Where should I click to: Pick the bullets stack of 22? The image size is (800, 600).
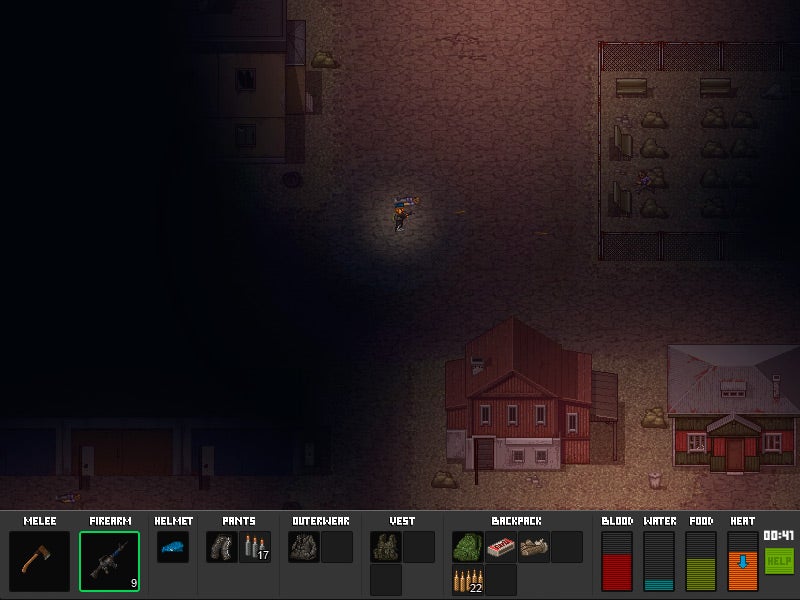pos(468,580)
